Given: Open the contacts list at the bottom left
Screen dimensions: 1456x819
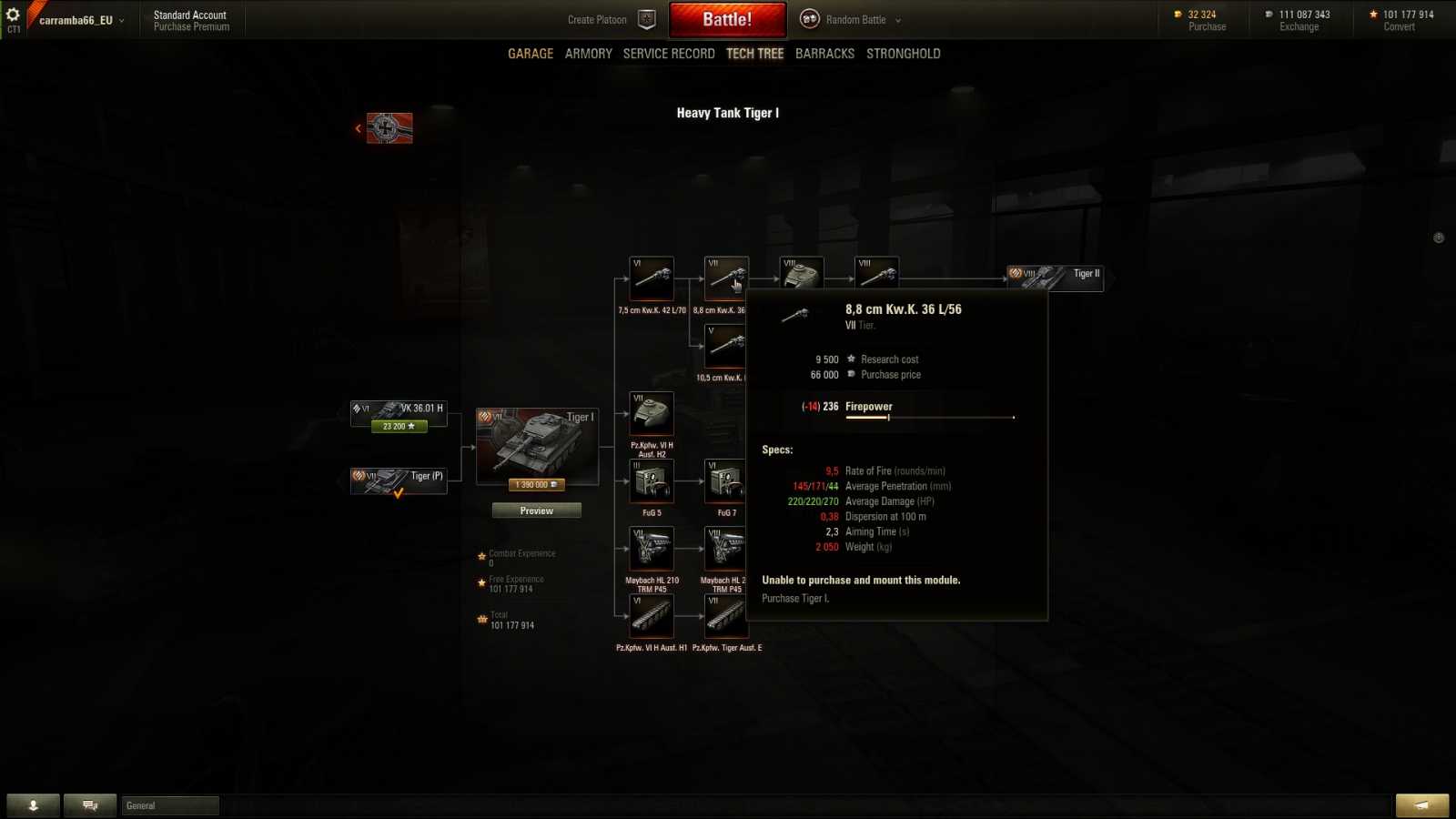Looking at the screenshot, I should pos(34,804).
